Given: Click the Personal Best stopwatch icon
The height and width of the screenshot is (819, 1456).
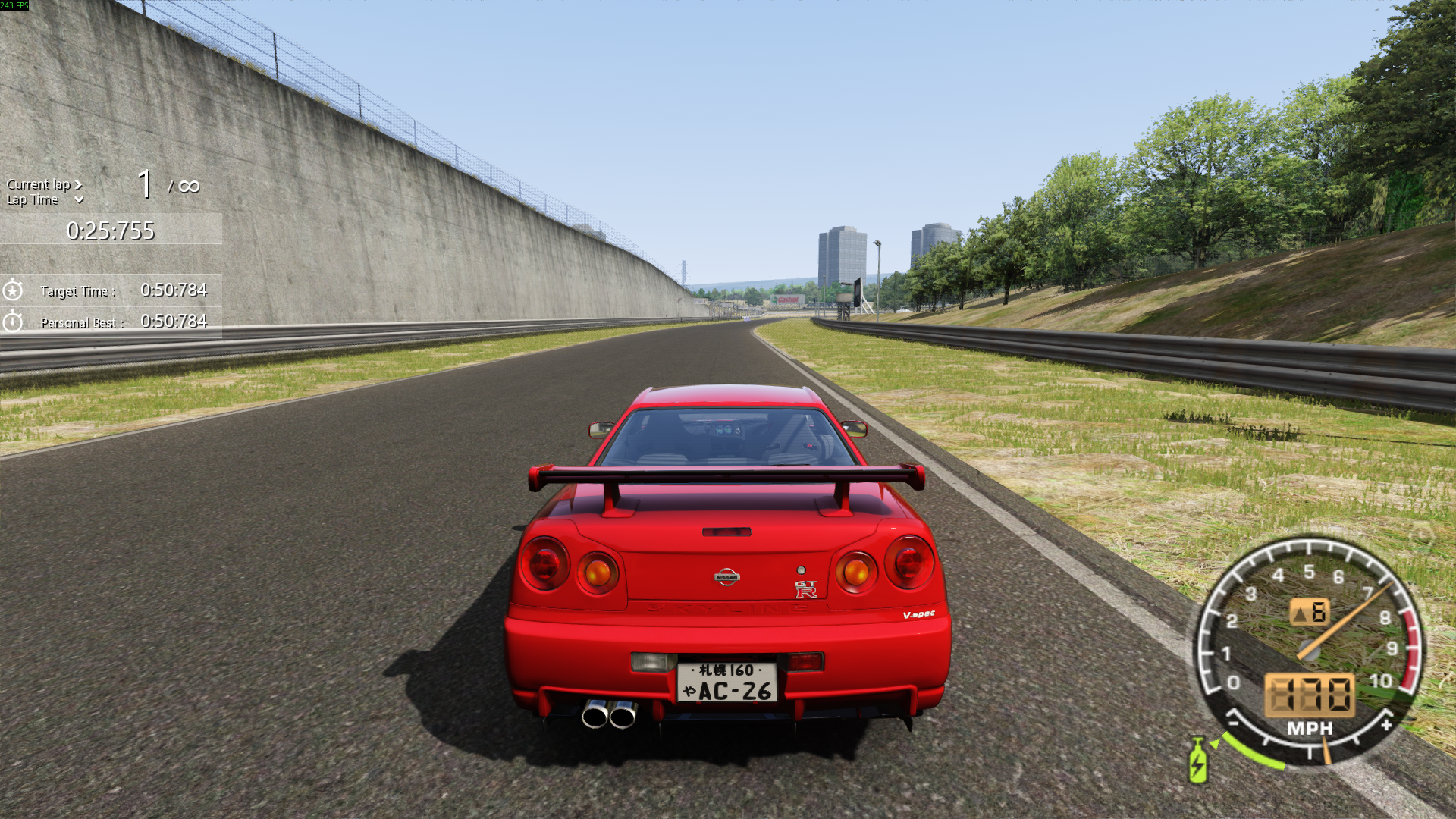Looking at the screenshot, I should [13, 322].
